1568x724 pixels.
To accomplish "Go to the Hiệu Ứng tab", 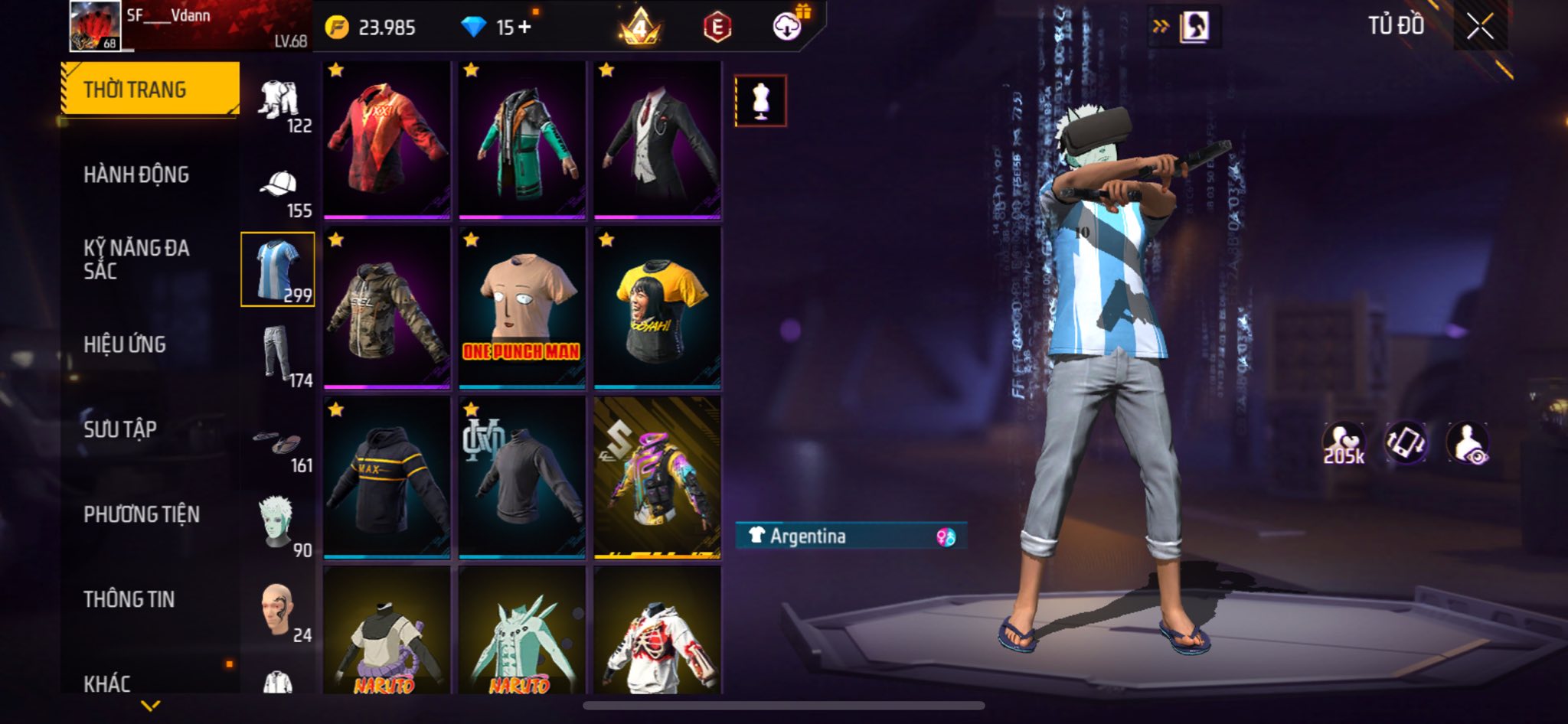I will (x=125, y=344).
